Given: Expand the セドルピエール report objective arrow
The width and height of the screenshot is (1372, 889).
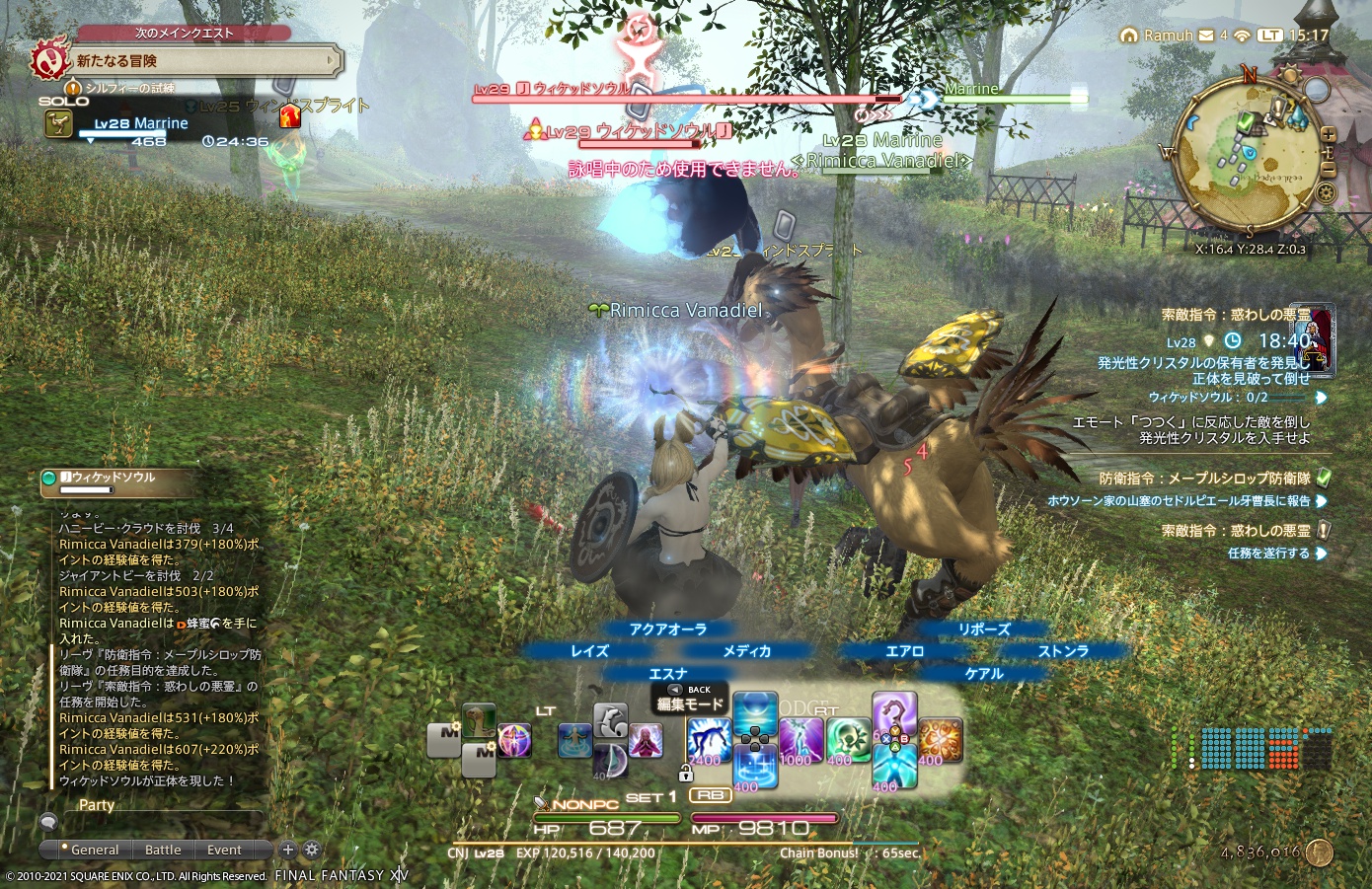Looking at the screenshot, I should [x=1324, y=500].
